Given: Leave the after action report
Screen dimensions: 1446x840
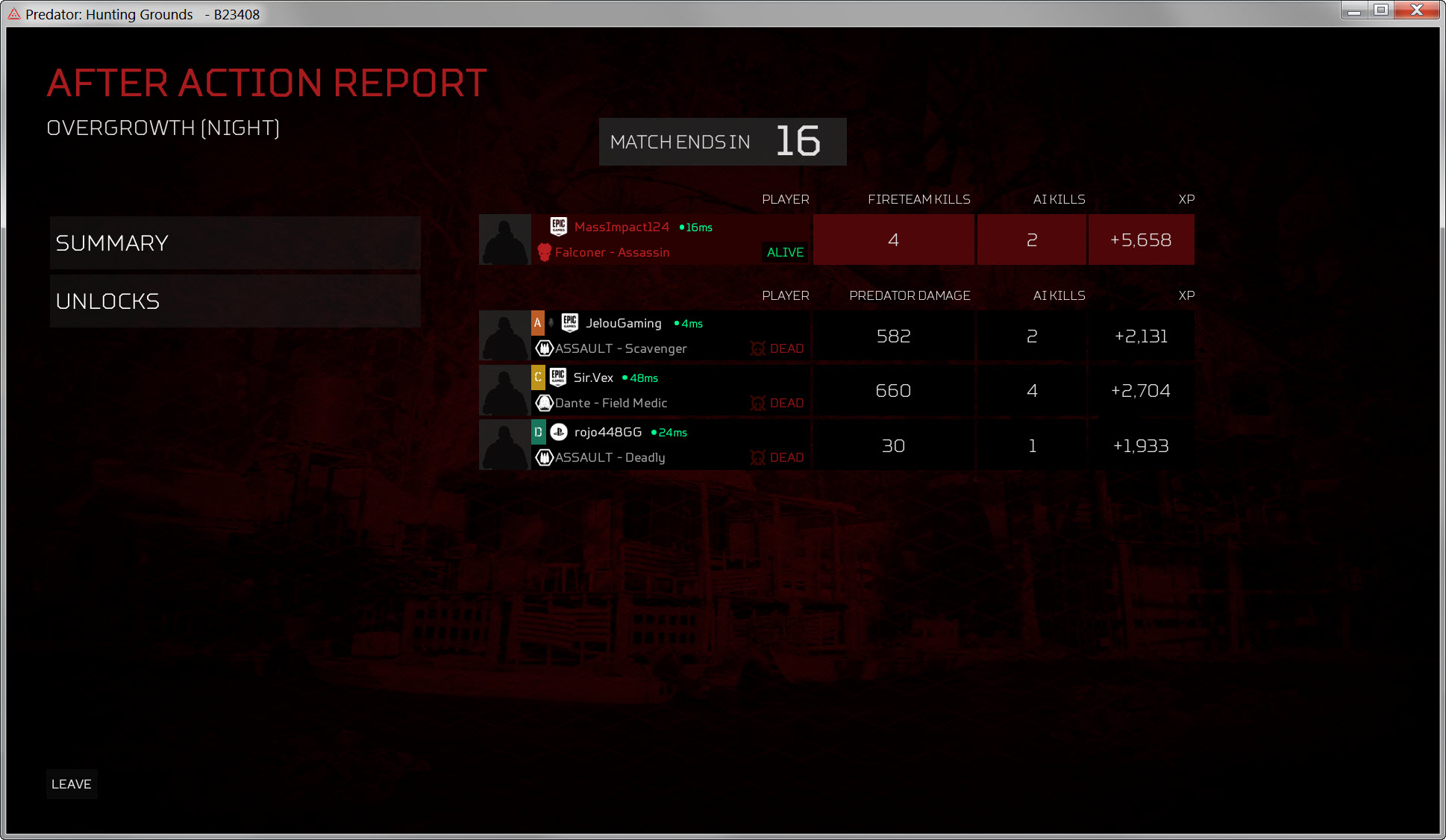Looking at the screenshot, I should pos(72,784).
